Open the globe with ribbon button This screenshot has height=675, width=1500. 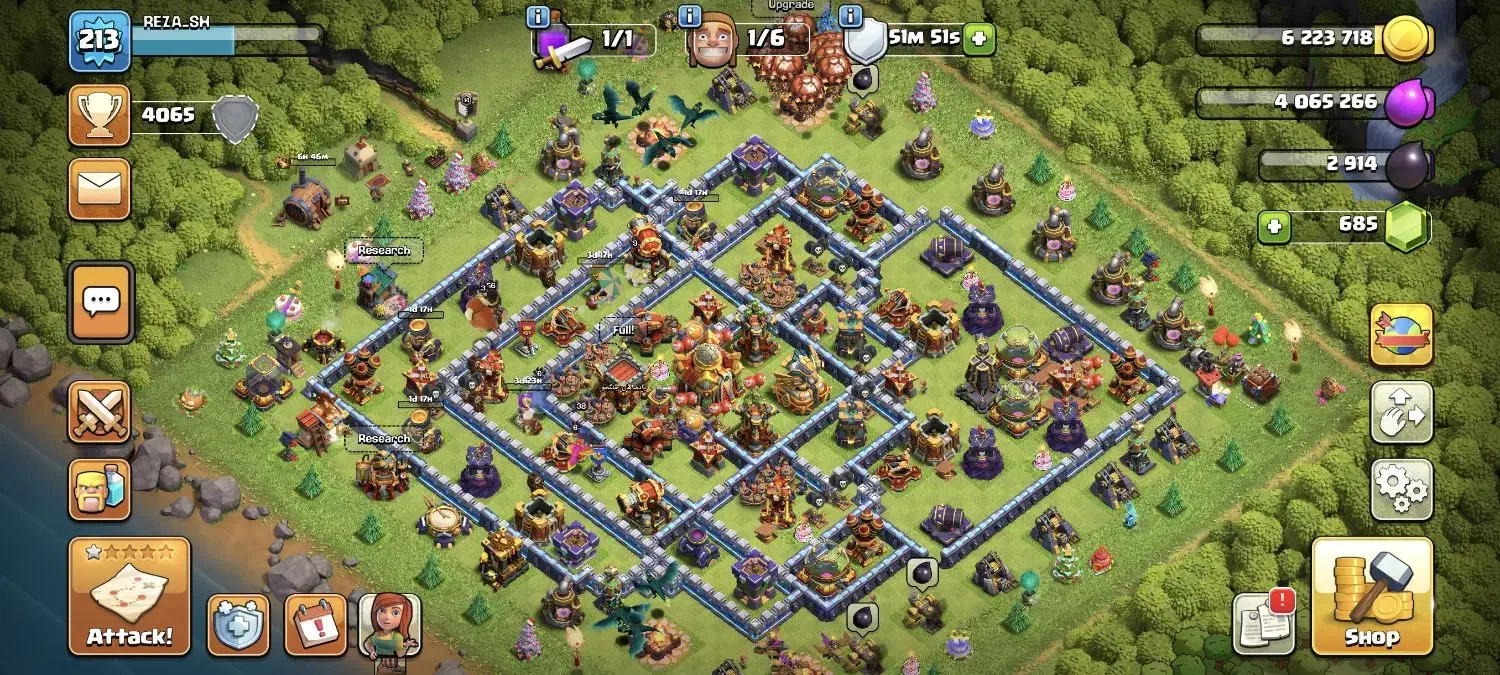[1401, 335]
